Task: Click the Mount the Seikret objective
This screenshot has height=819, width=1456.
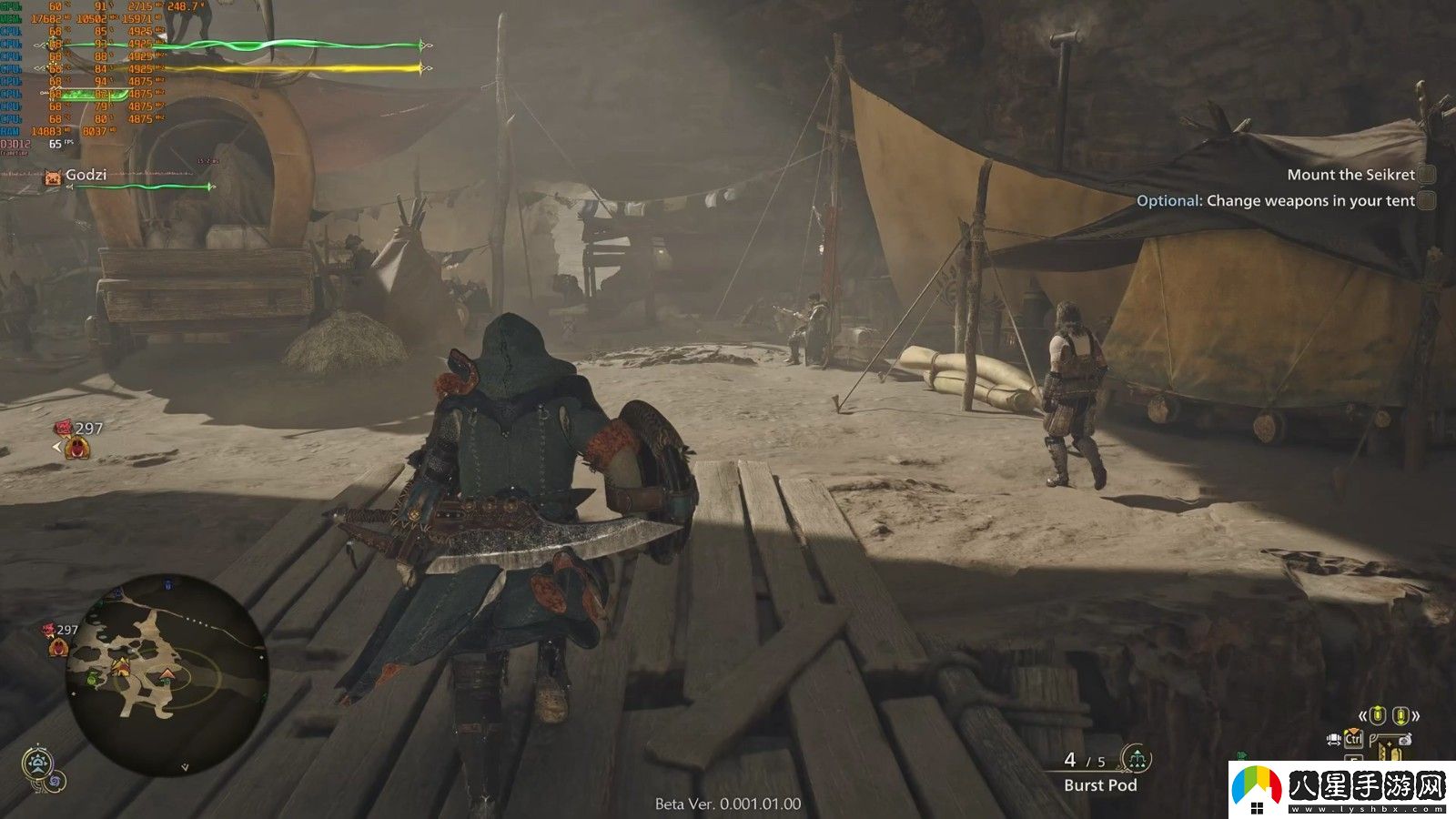Action: click(1350, 175)
